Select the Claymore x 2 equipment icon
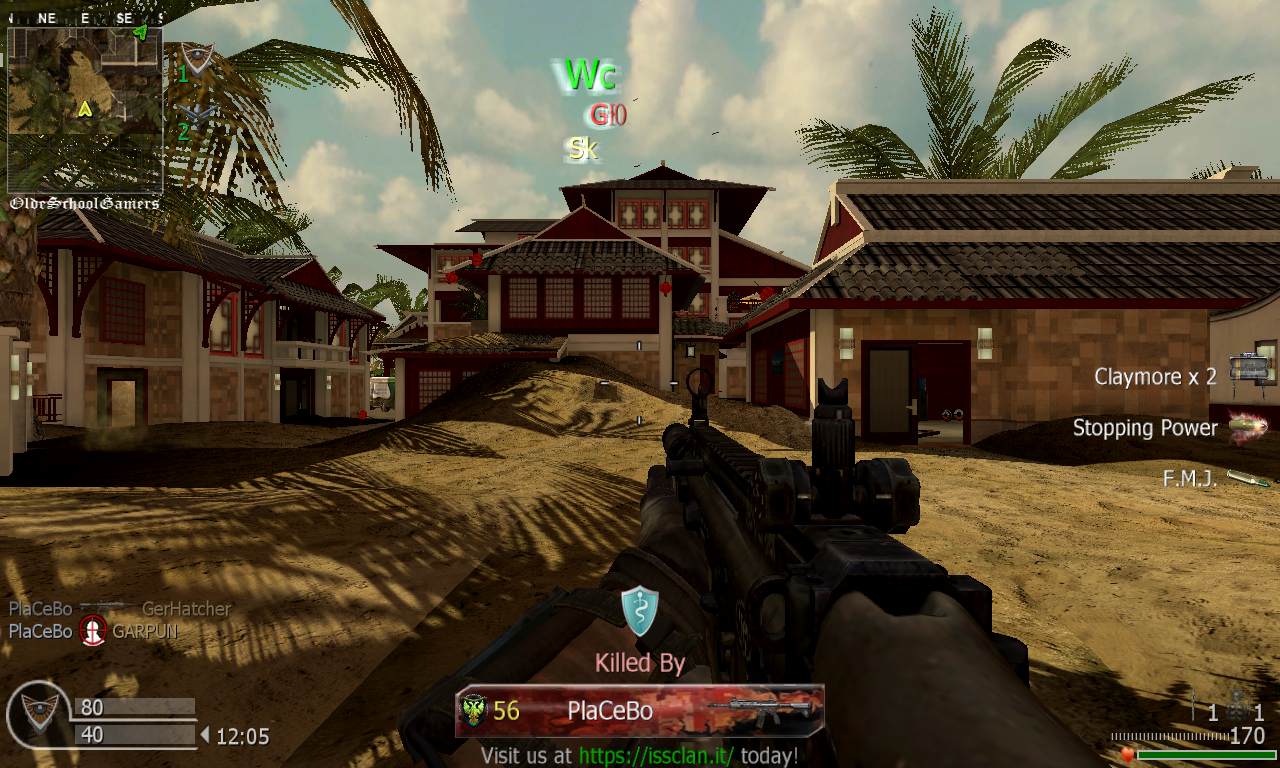This screenshot has width=1280, height=768. click(1250, 369)
